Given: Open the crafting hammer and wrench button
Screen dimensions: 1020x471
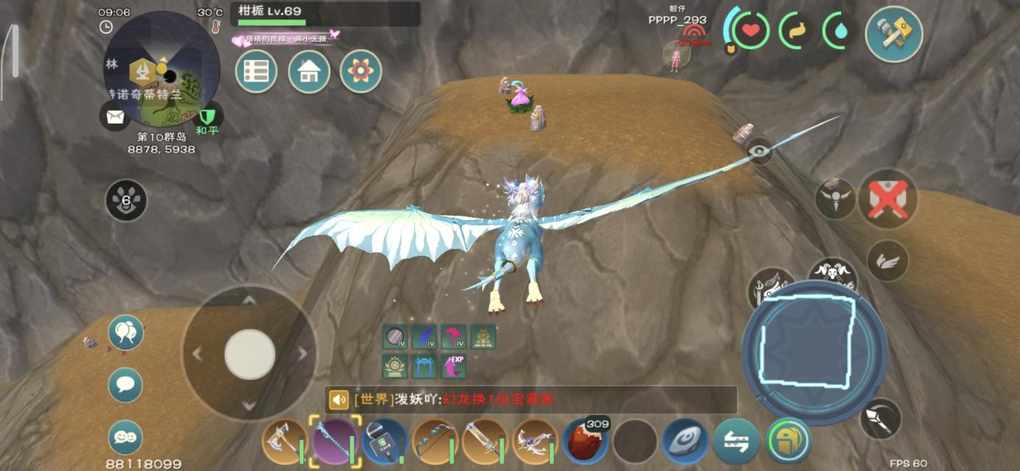Looking at the screenshot, I should click(893, 33).
